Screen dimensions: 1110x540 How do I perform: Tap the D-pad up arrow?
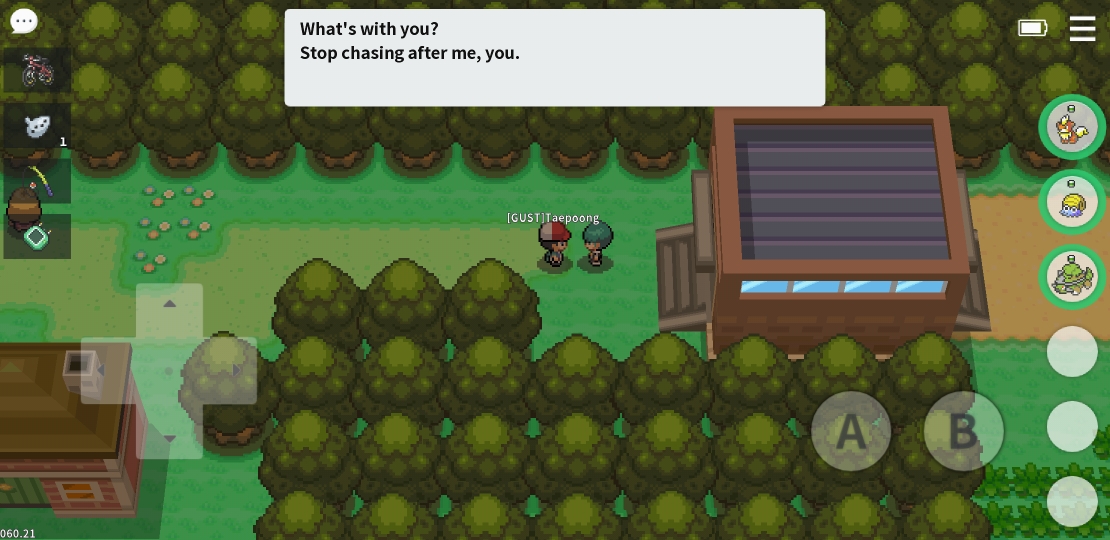[169, 304]
